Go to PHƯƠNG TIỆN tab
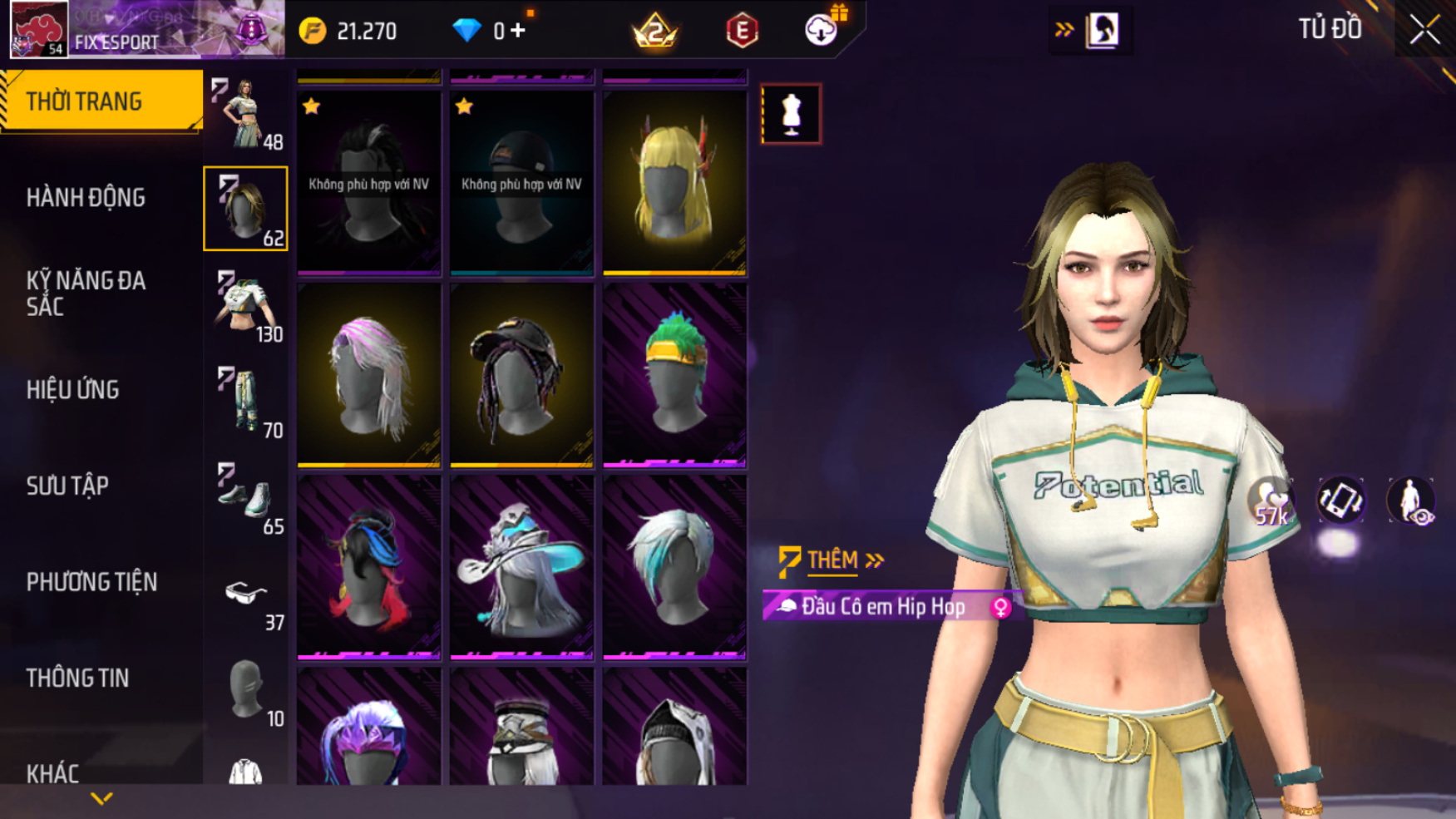1456x819 pixels. 91,582
